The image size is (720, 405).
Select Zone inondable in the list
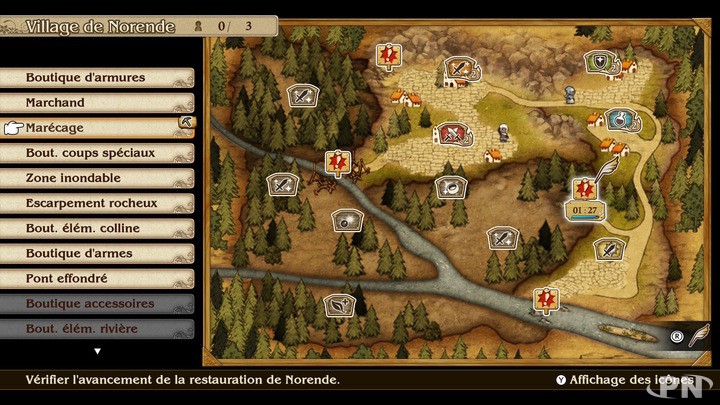[x=97, y=178]
